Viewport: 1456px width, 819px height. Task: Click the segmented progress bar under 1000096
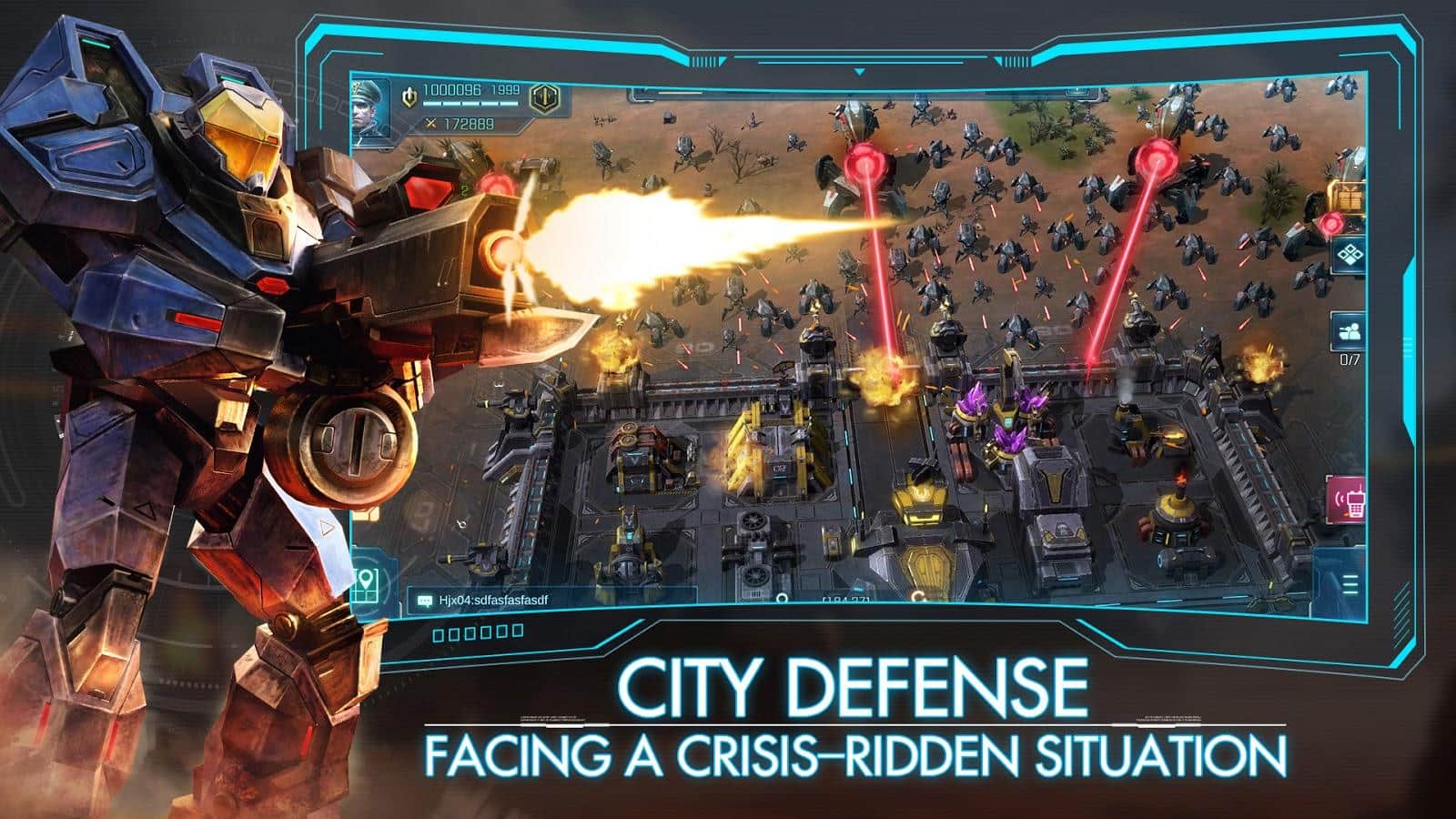click(x=470, y=104)
